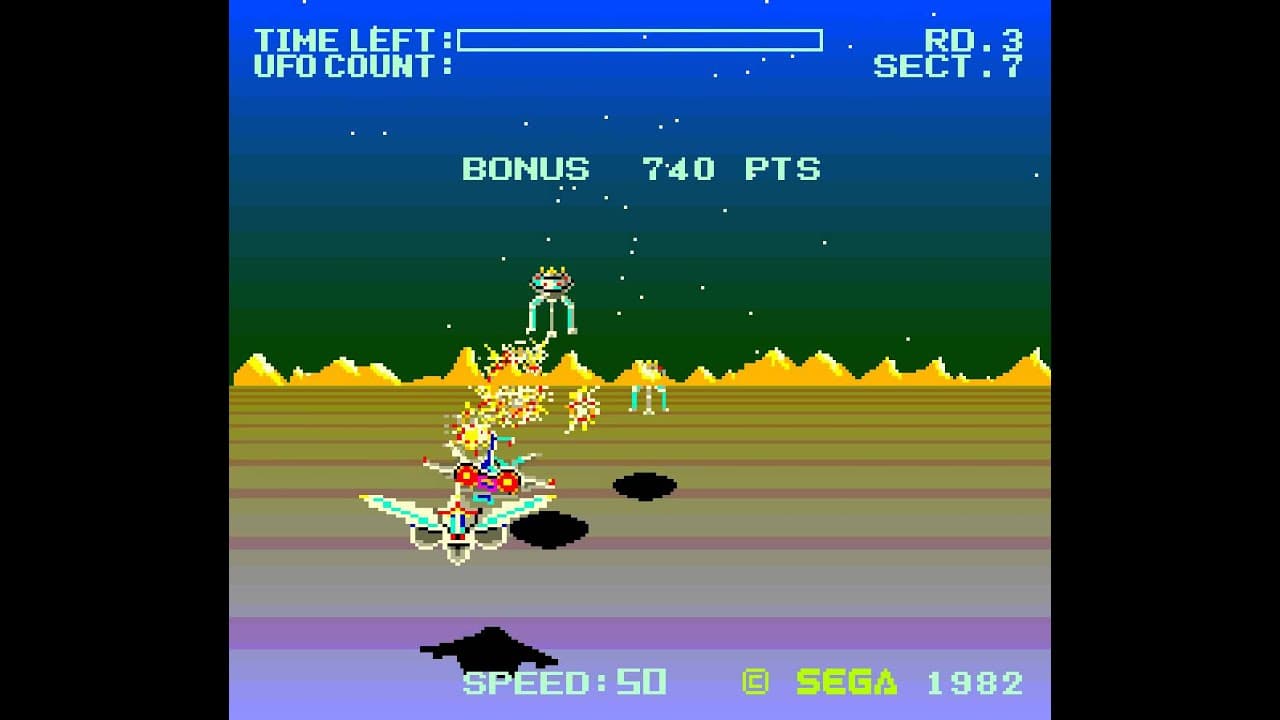Select the BONUS 740 PTS text
Viewport: 1280px width, 720px height.
640,169
